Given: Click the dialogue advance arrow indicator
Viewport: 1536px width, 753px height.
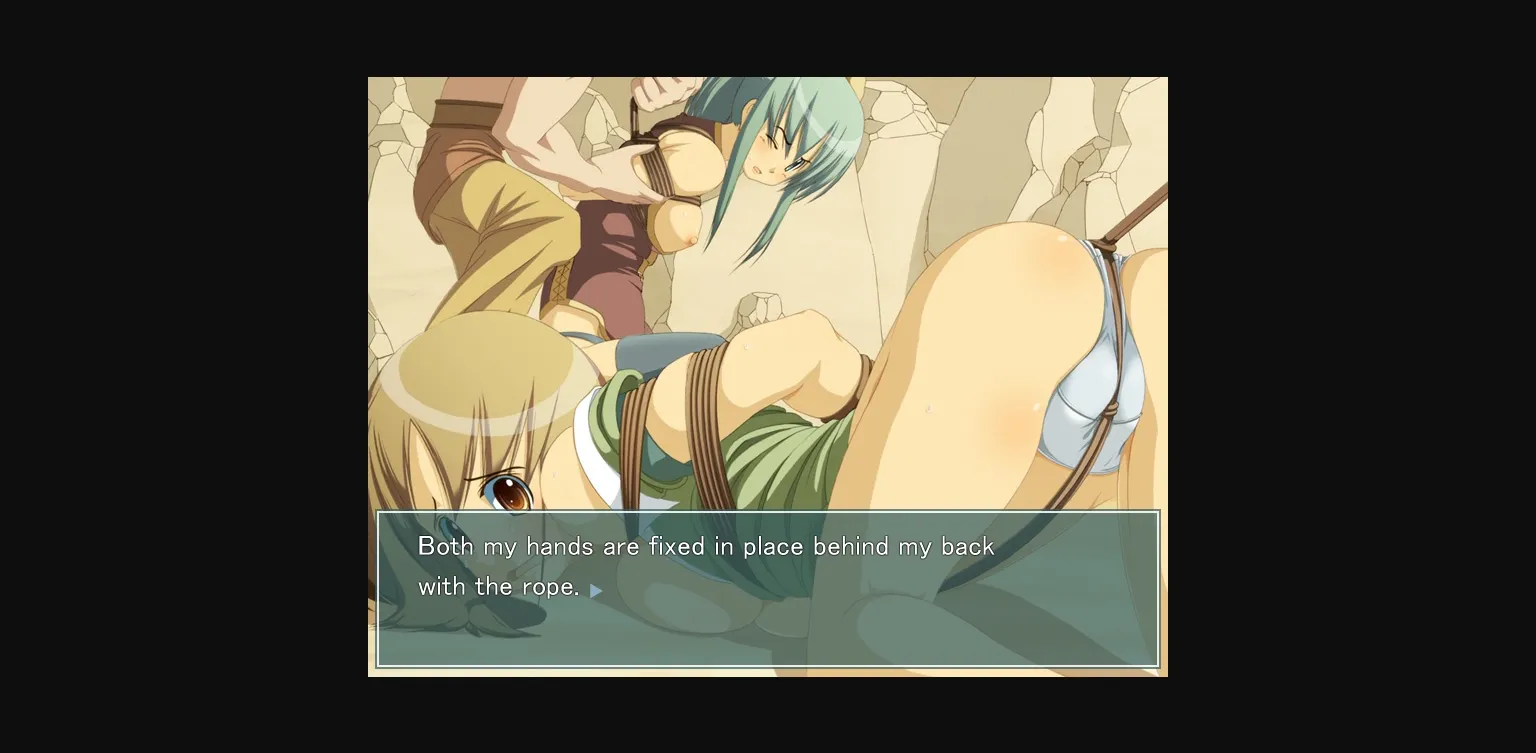Looking at the screenshot, I should [597, 590].
